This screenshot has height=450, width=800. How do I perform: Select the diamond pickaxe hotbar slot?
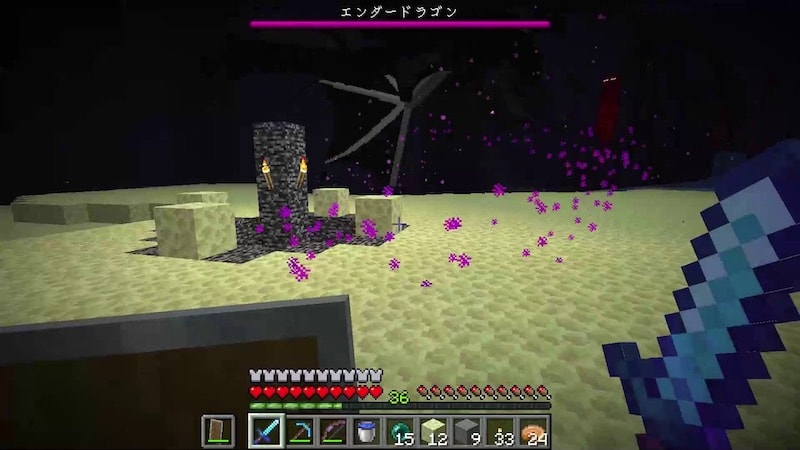(x=299, y=431)
